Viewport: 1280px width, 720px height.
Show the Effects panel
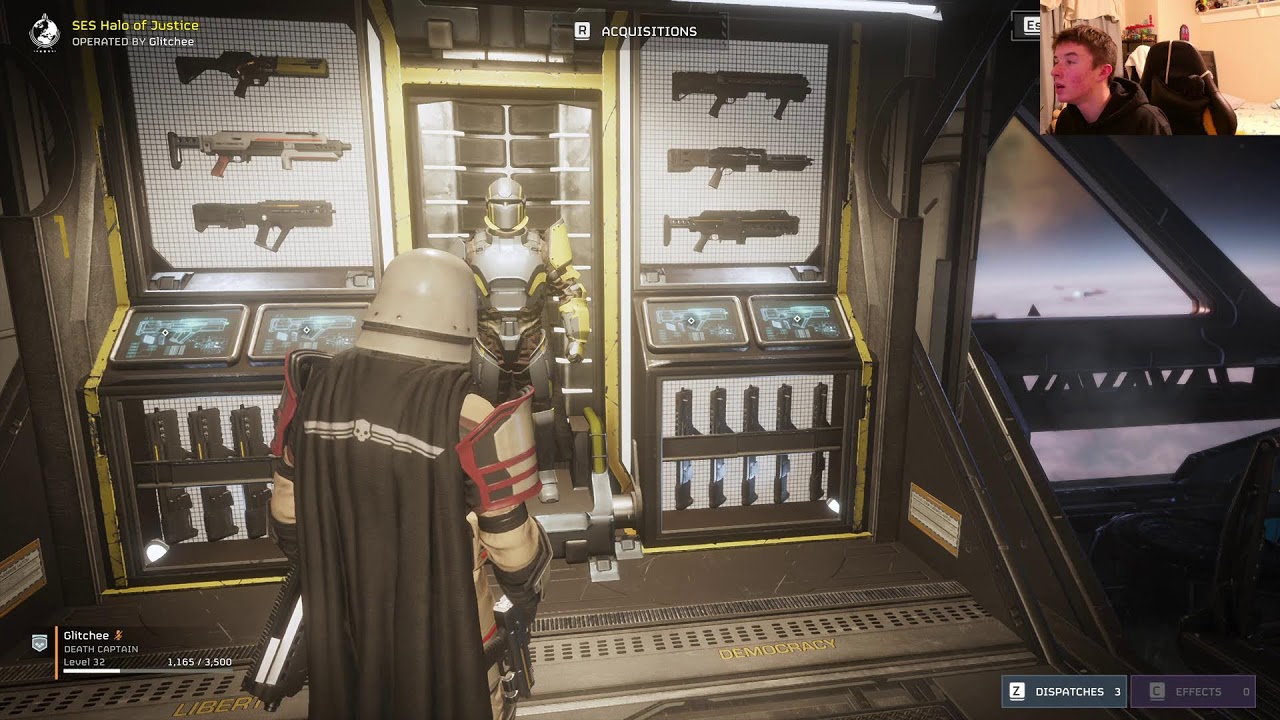1192,691
